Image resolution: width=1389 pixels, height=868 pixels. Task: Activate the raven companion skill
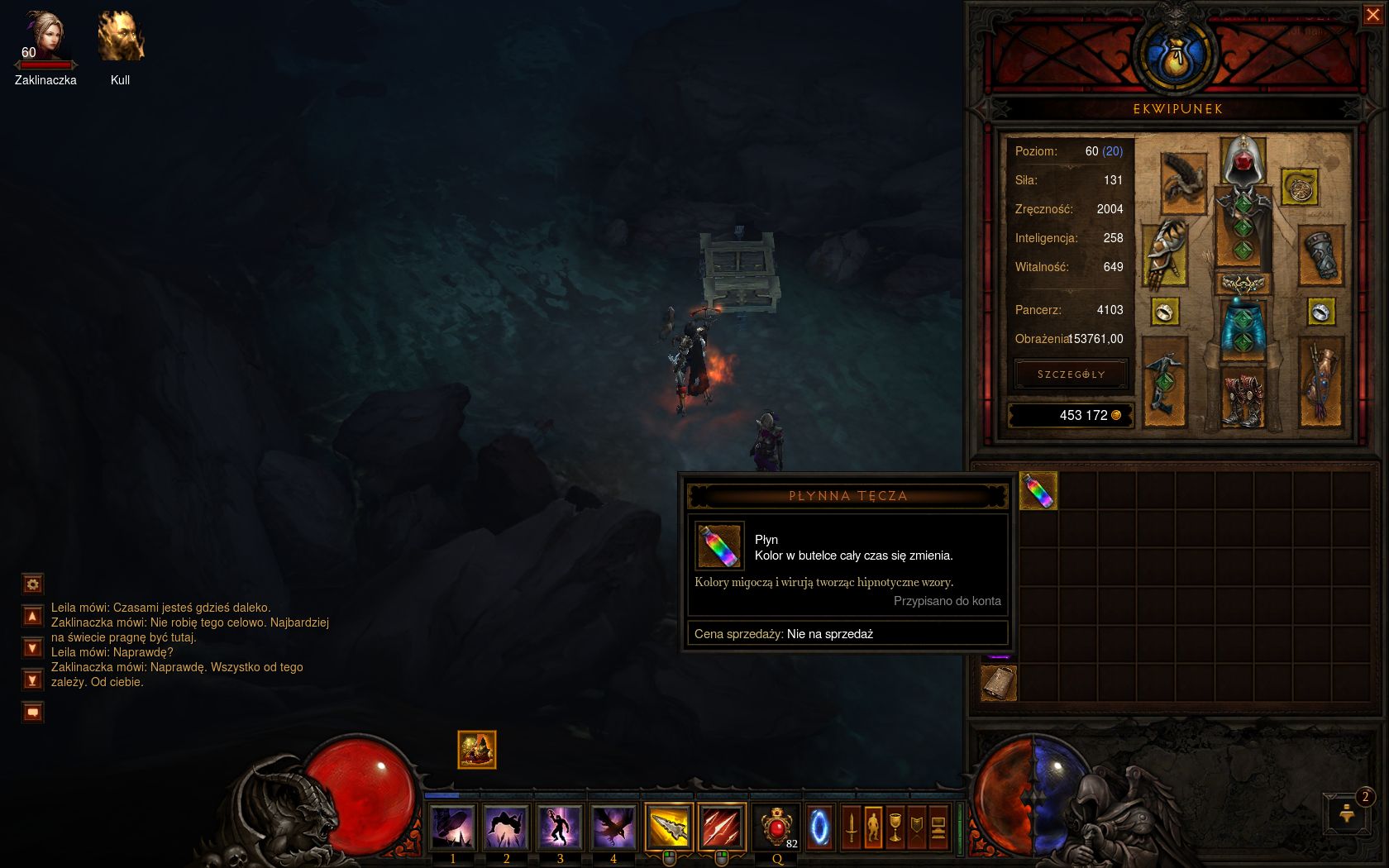click(x=613, y=827)
